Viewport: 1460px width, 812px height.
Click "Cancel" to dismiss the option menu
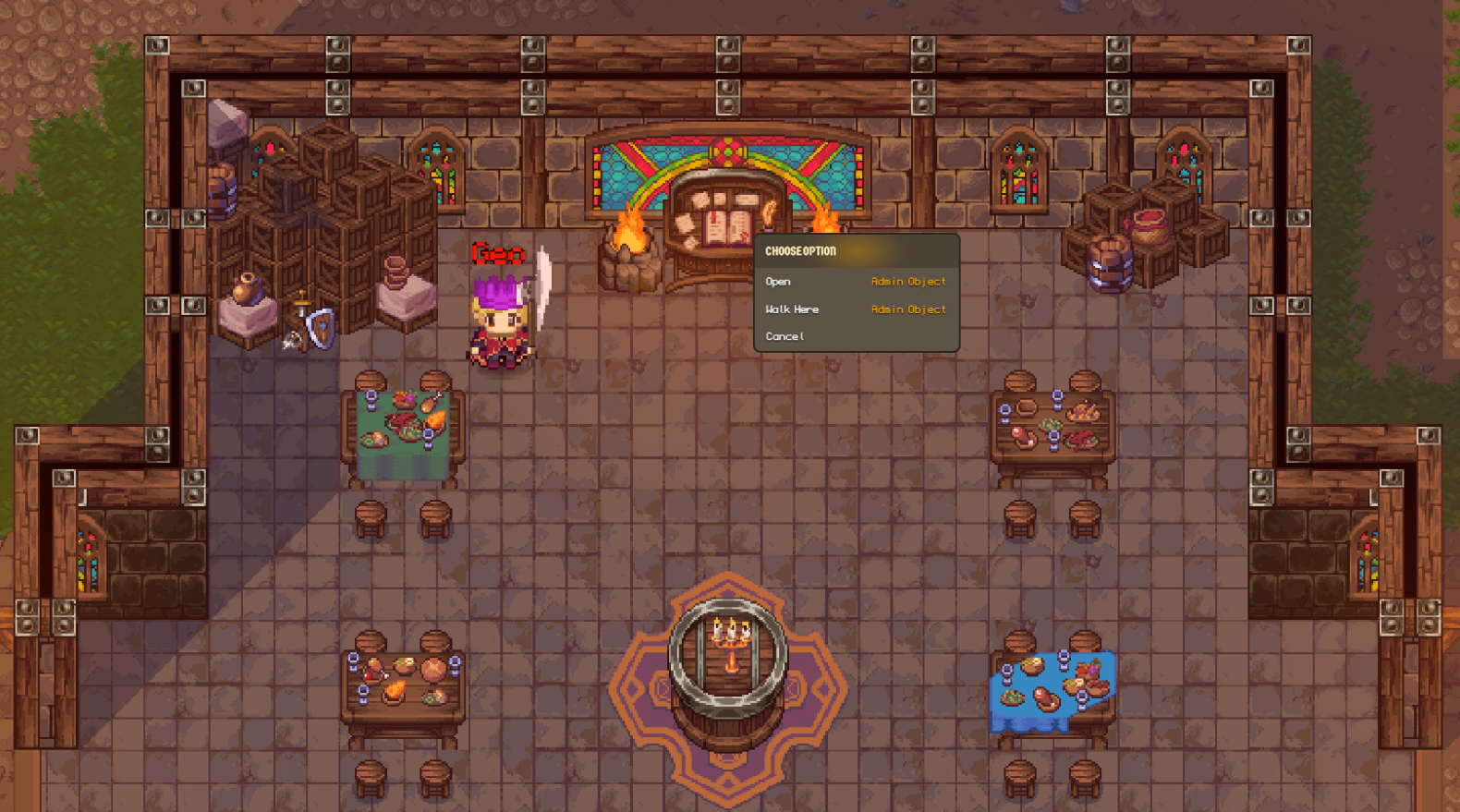[x=783, y=336]
